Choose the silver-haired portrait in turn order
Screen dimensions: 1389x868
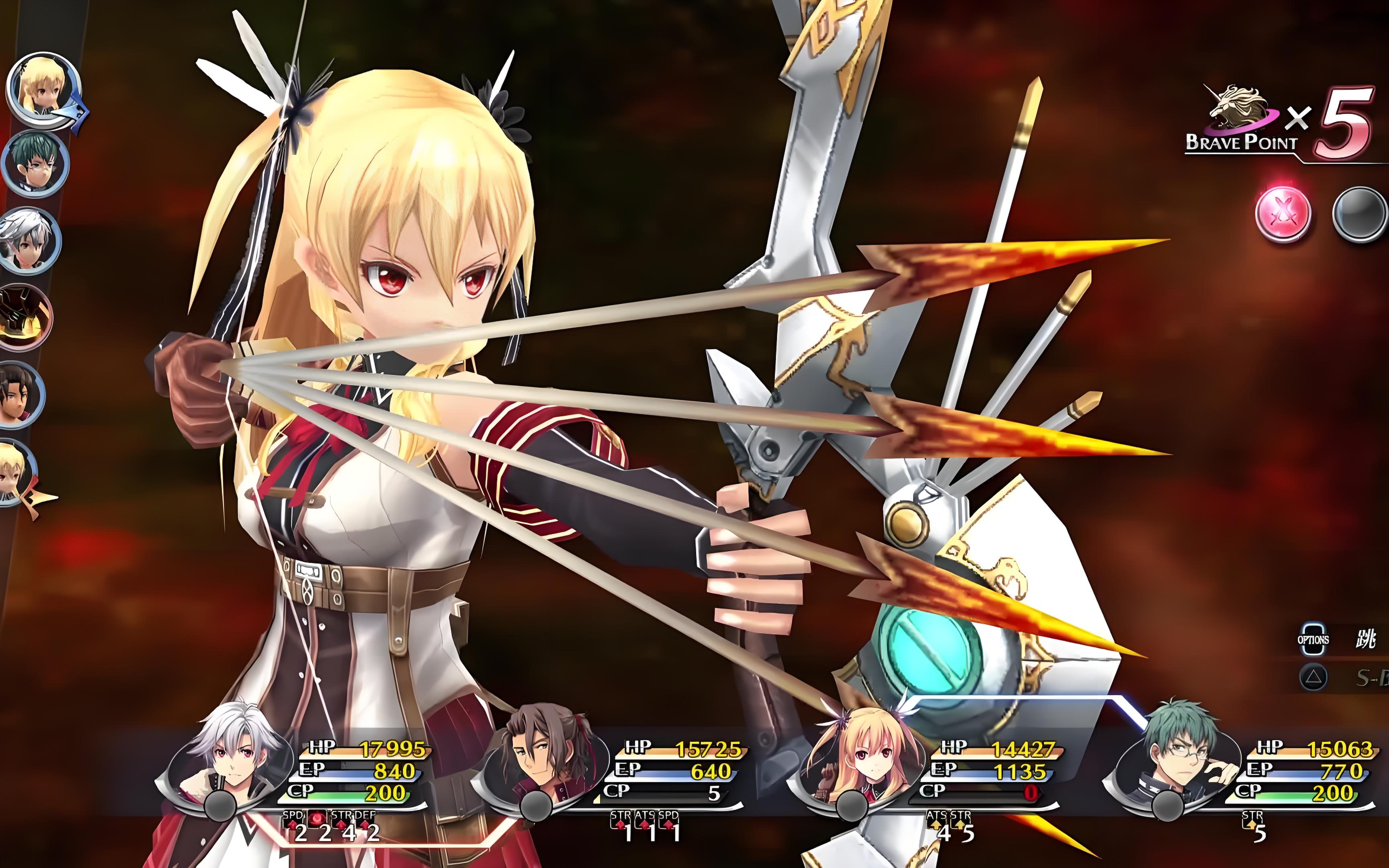(x=29, y=240)
